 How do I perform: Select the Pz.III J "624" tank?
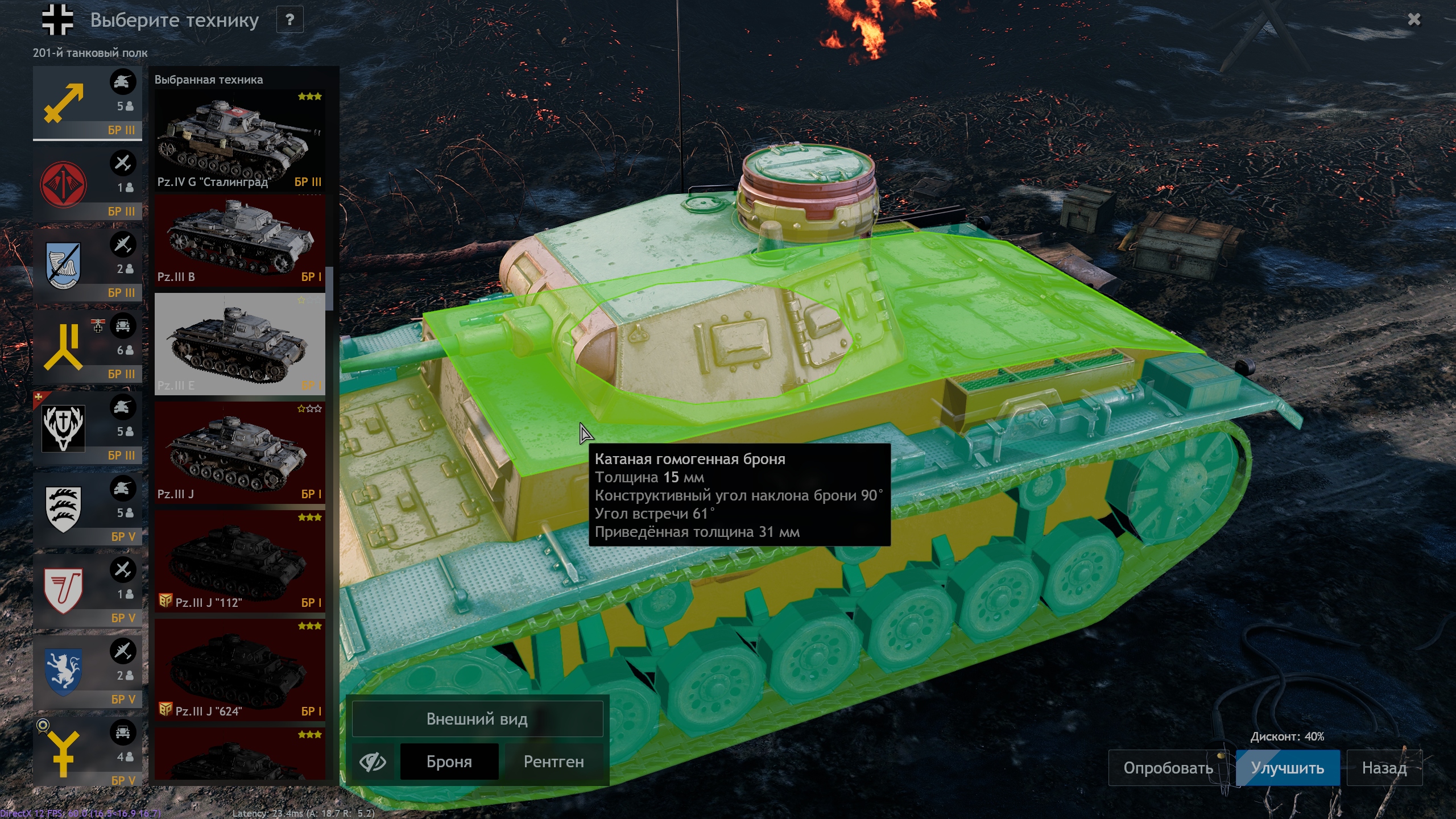point(239,669)
